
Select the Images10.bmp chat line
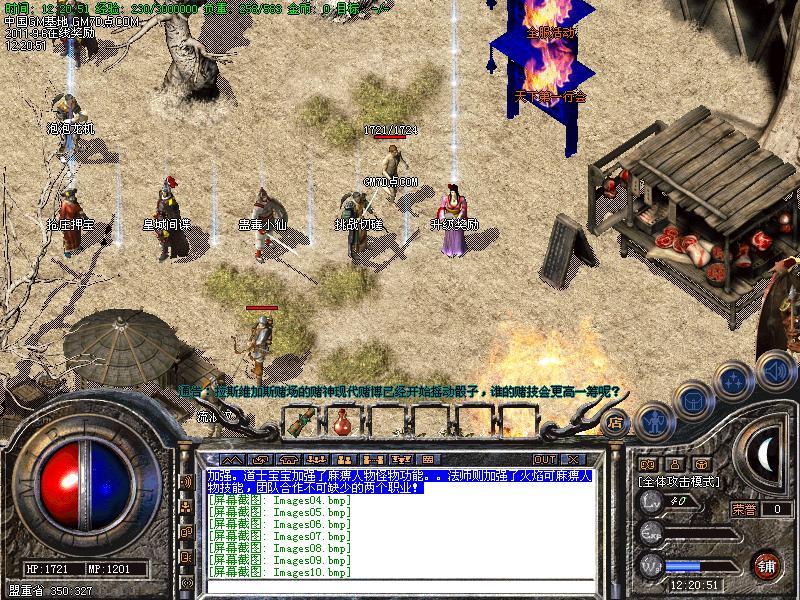(279, 572)
